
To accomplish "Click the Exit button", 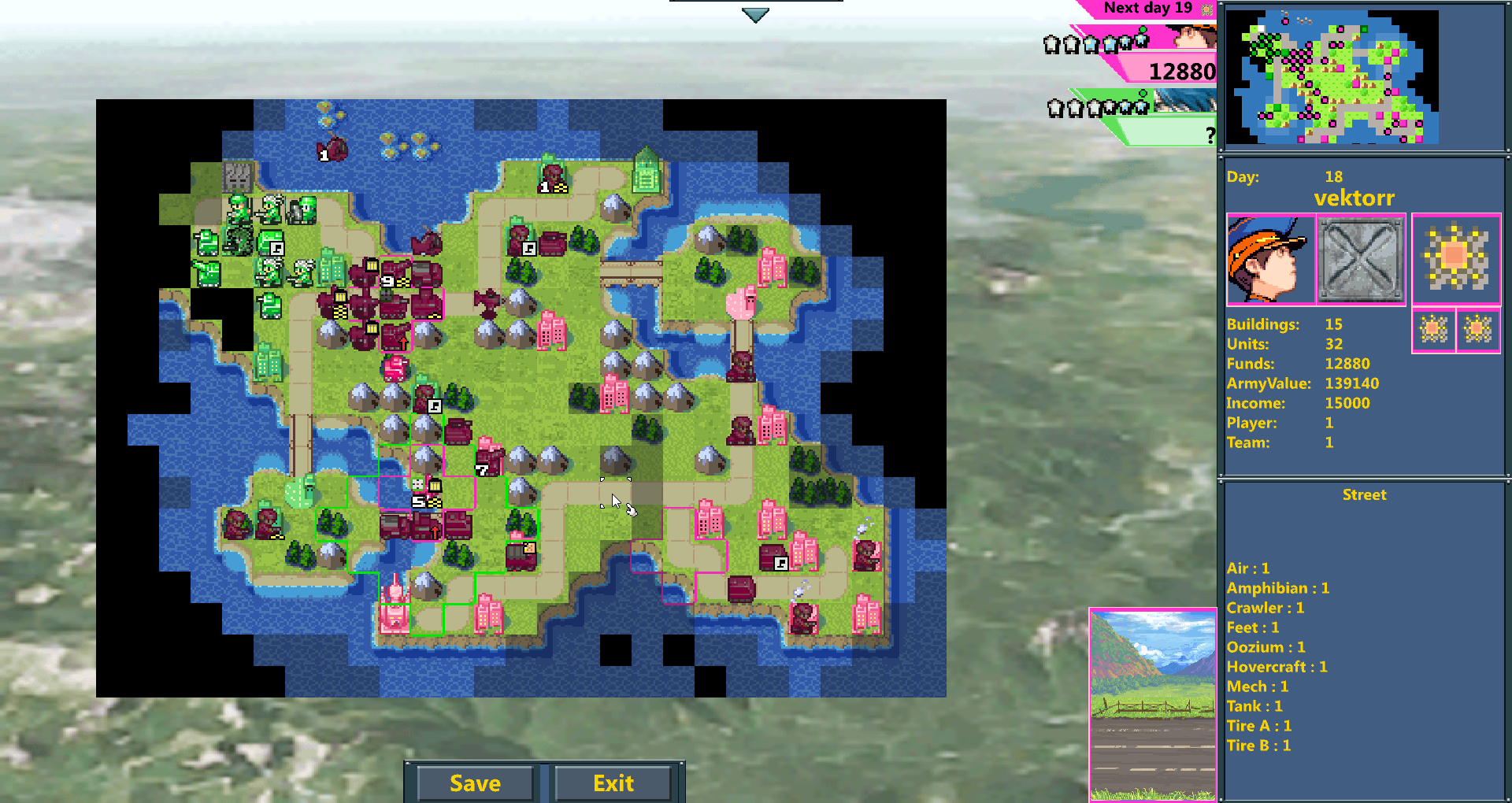I will tap(613, 783).
